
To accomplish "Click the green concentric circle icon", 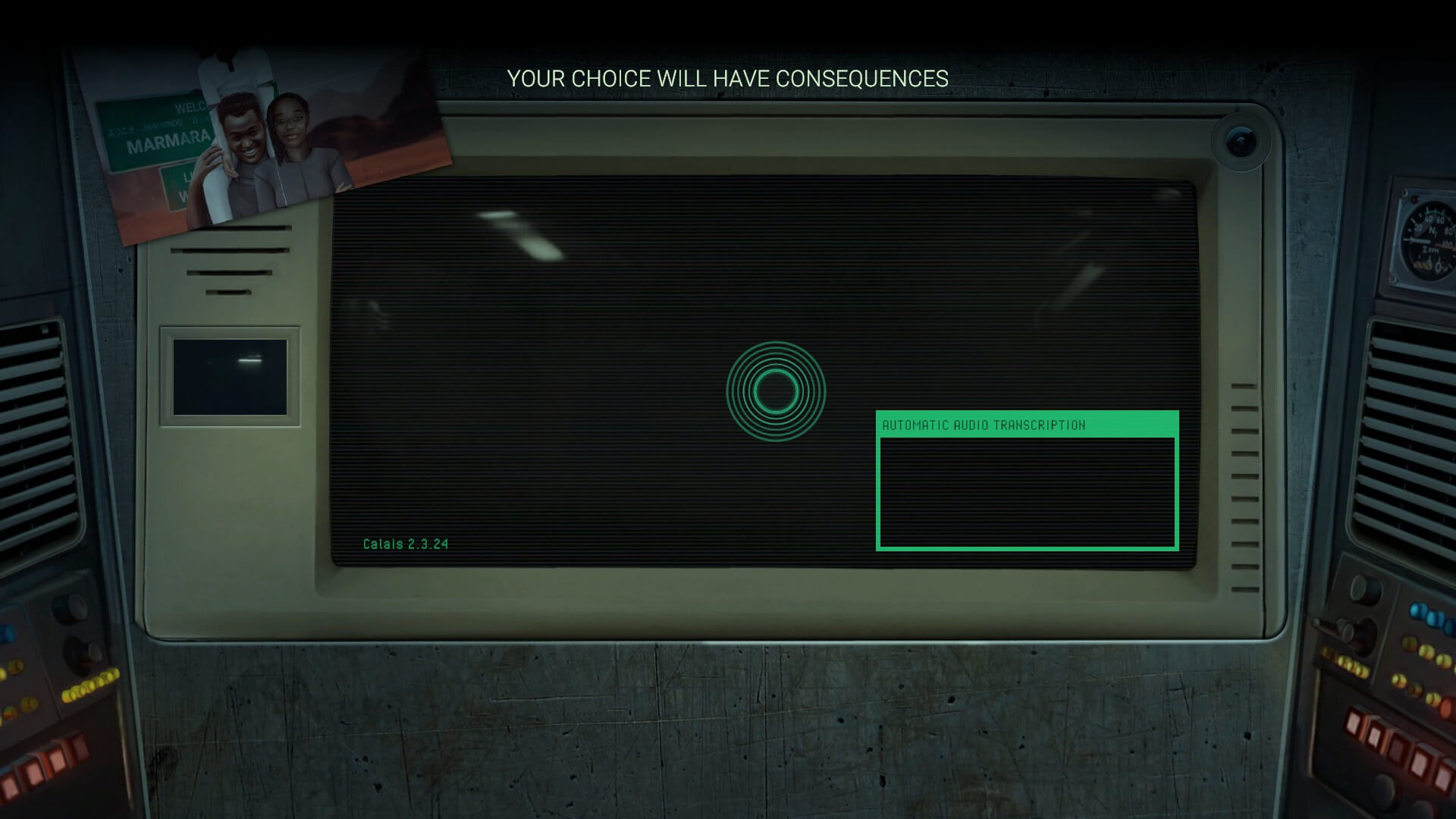I will (775, 391).
